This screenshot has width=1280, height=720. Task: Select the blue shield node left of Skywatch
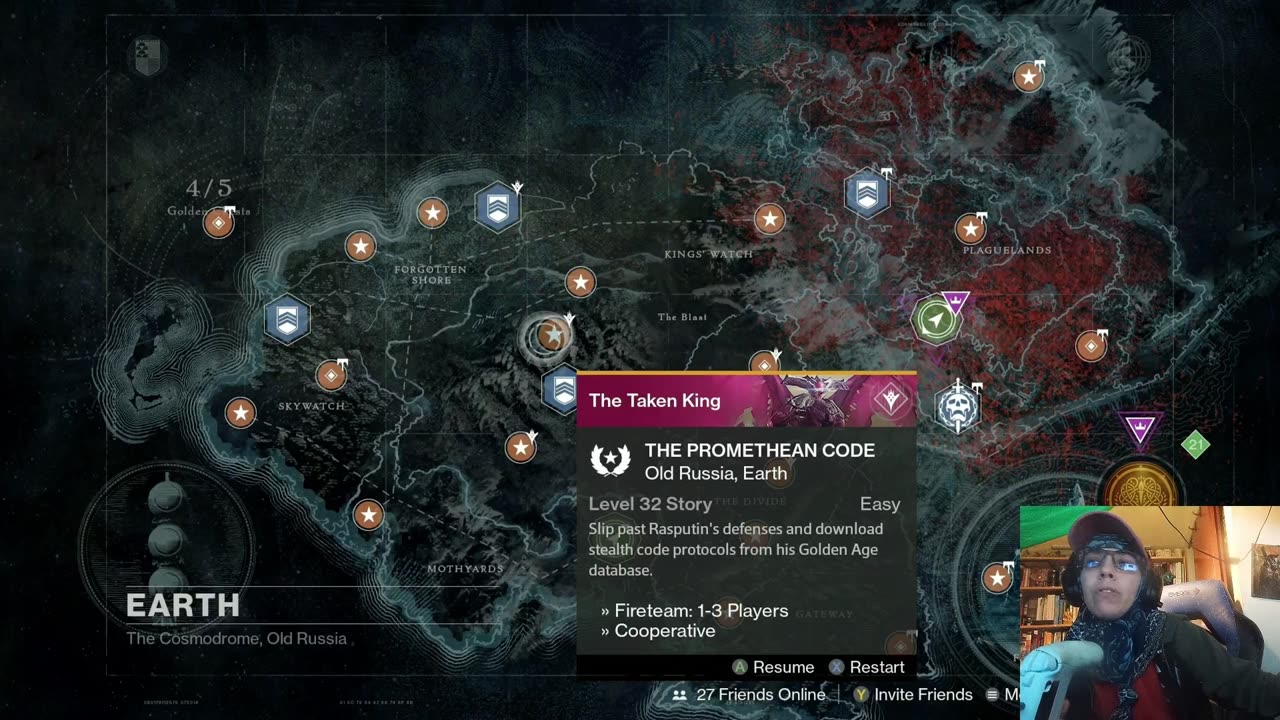(x=287, y=320)
